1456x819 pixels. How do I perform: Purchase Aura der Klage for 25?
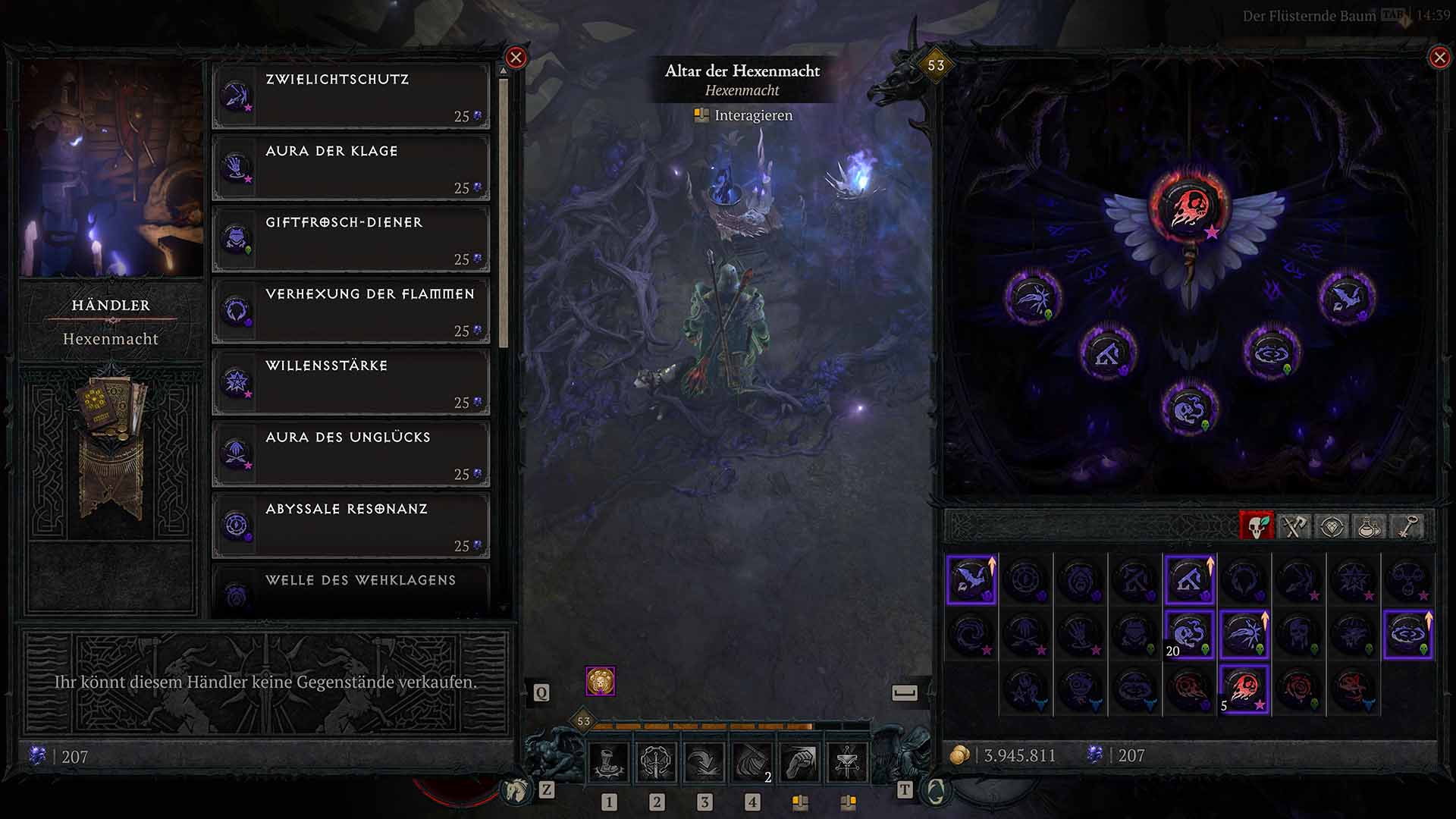tap(351, 168)
